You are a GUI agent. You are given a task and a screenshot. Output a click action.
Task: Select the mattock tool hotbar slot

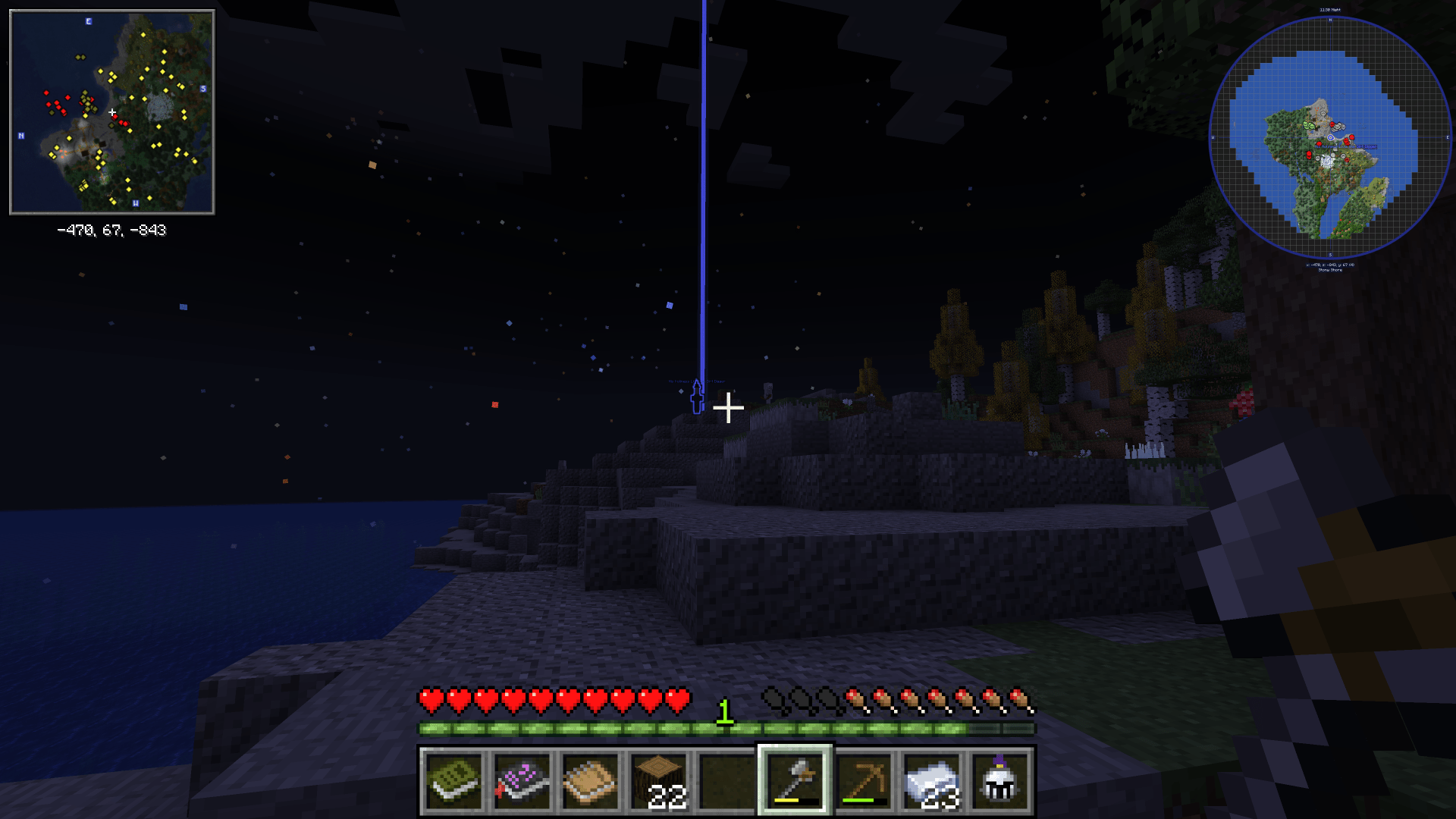[795, 781]
